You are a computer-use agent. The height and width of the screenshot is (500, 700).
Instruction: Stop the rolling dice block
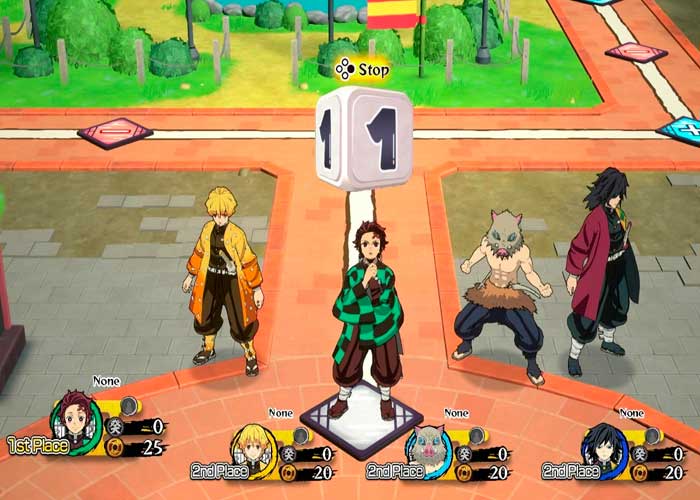coord(360,71)
